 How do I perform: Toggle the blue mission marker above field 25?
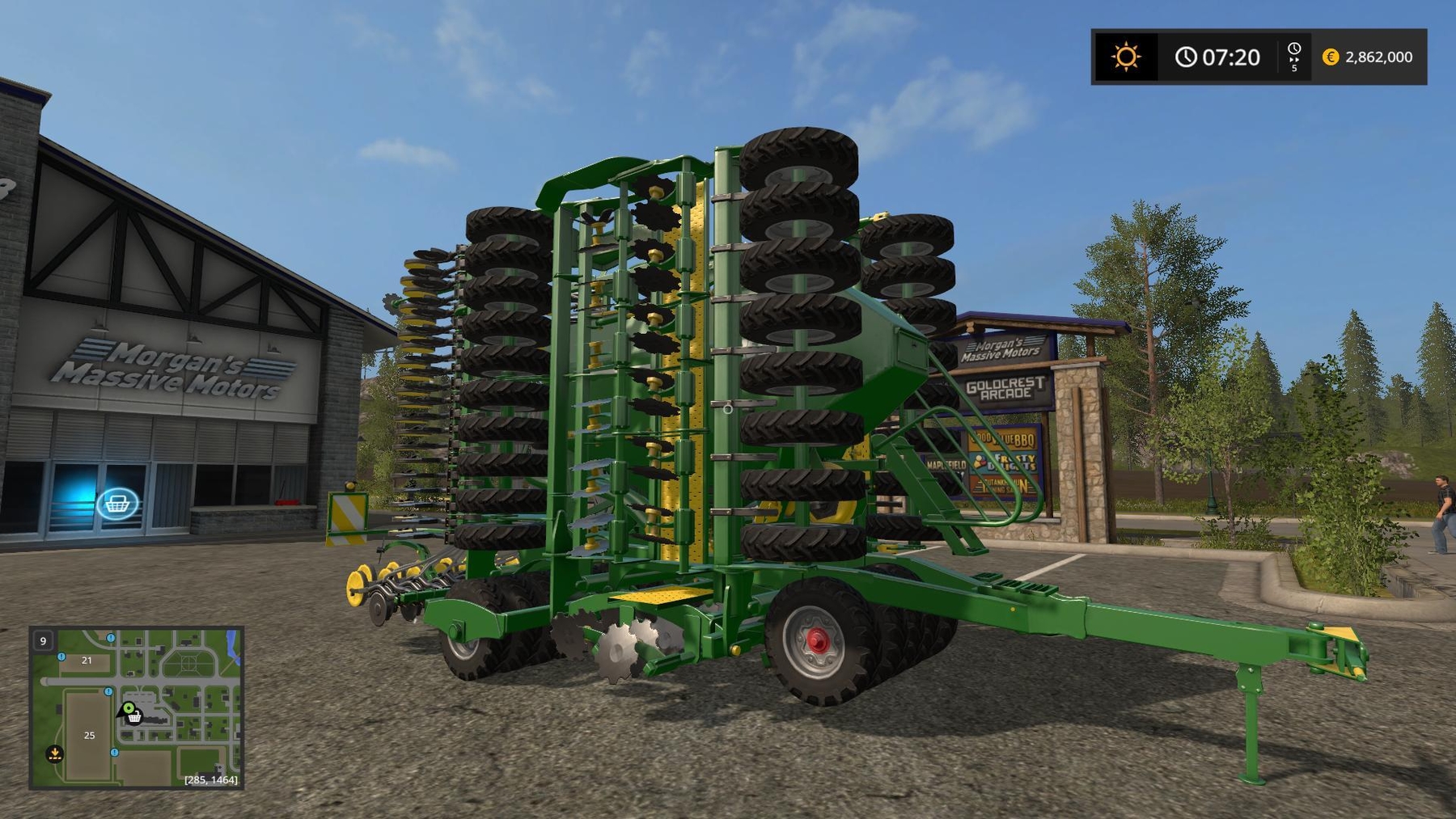point(108,691)
